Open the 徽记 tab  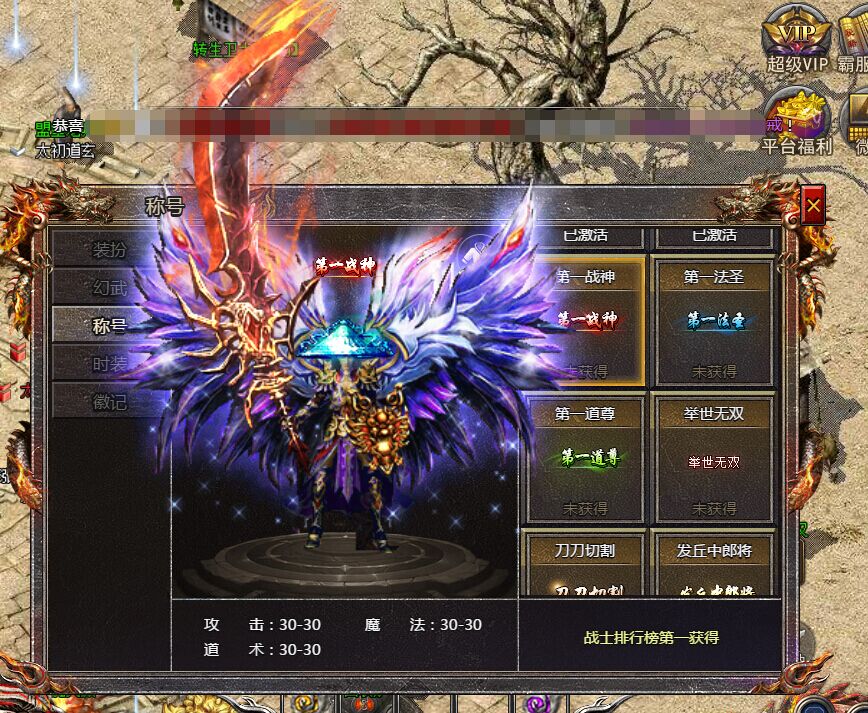[x=110, y=400]
